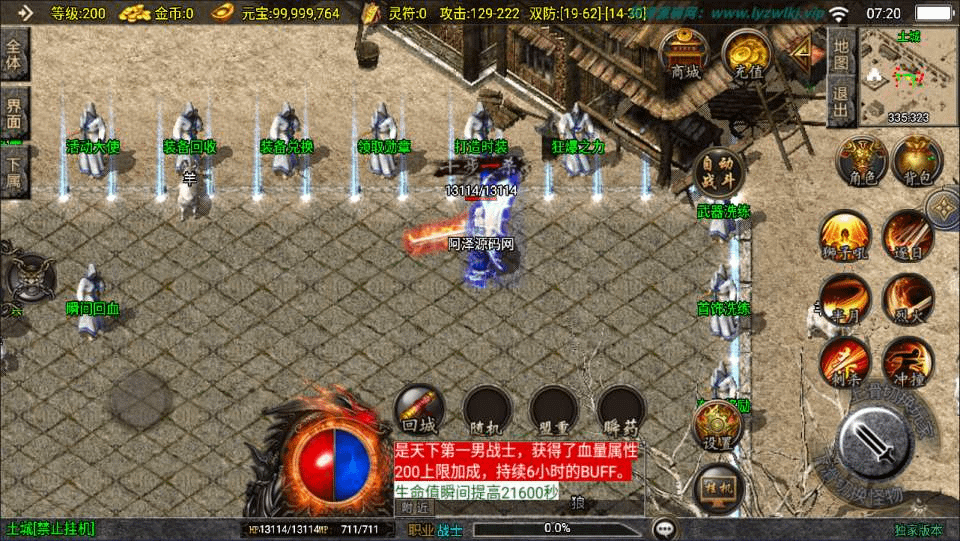
Task: Open the 背包 backpack
Action: [918, 162]
